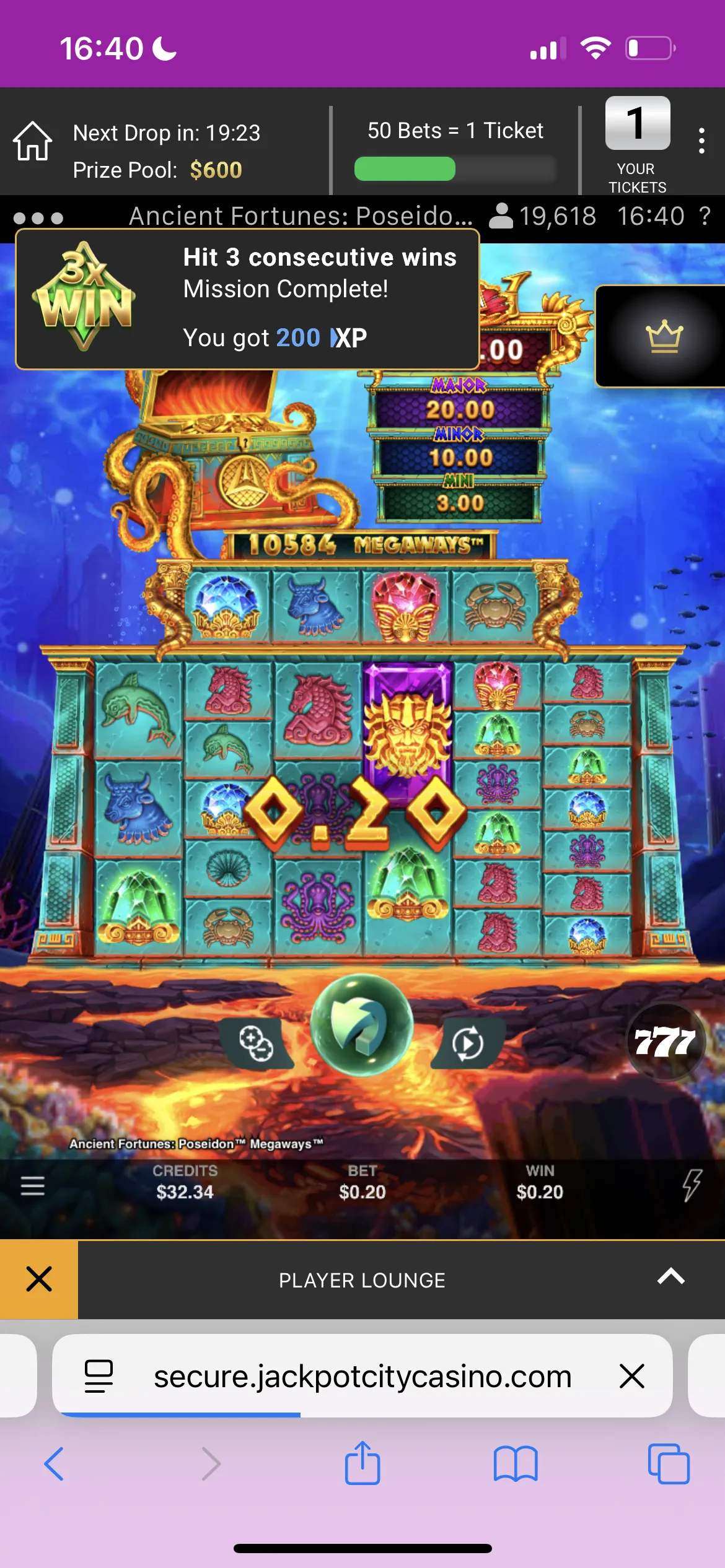Open the question mark help
The width and height of the screenshot is (725, 1568).
tap(705, 217)
